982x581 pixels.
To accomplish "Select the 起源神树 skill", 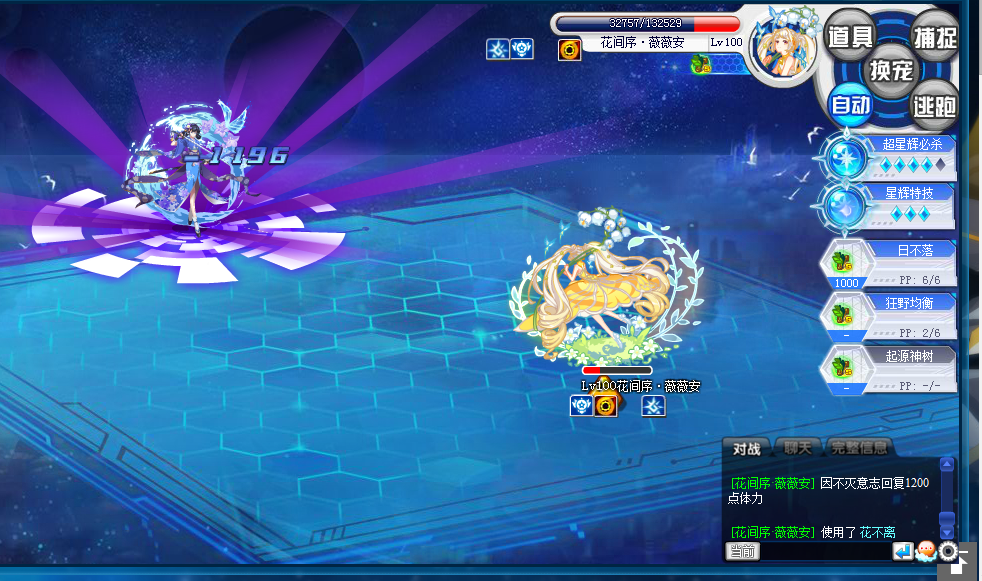I will tap(890, 368).
